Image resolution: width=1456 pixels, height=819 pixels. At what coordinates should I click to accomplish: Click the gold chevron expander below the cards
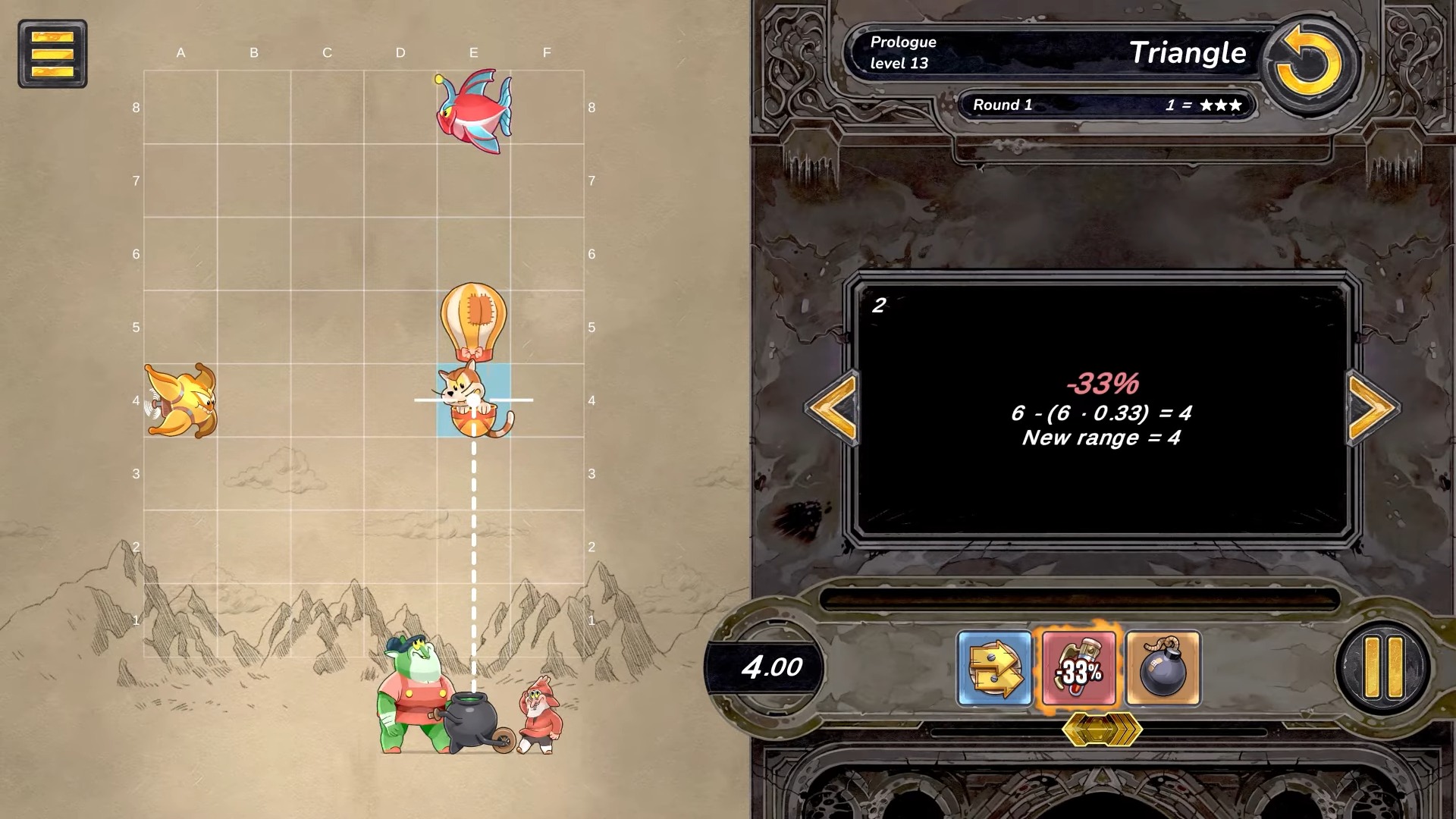[x=1101, y=730]
